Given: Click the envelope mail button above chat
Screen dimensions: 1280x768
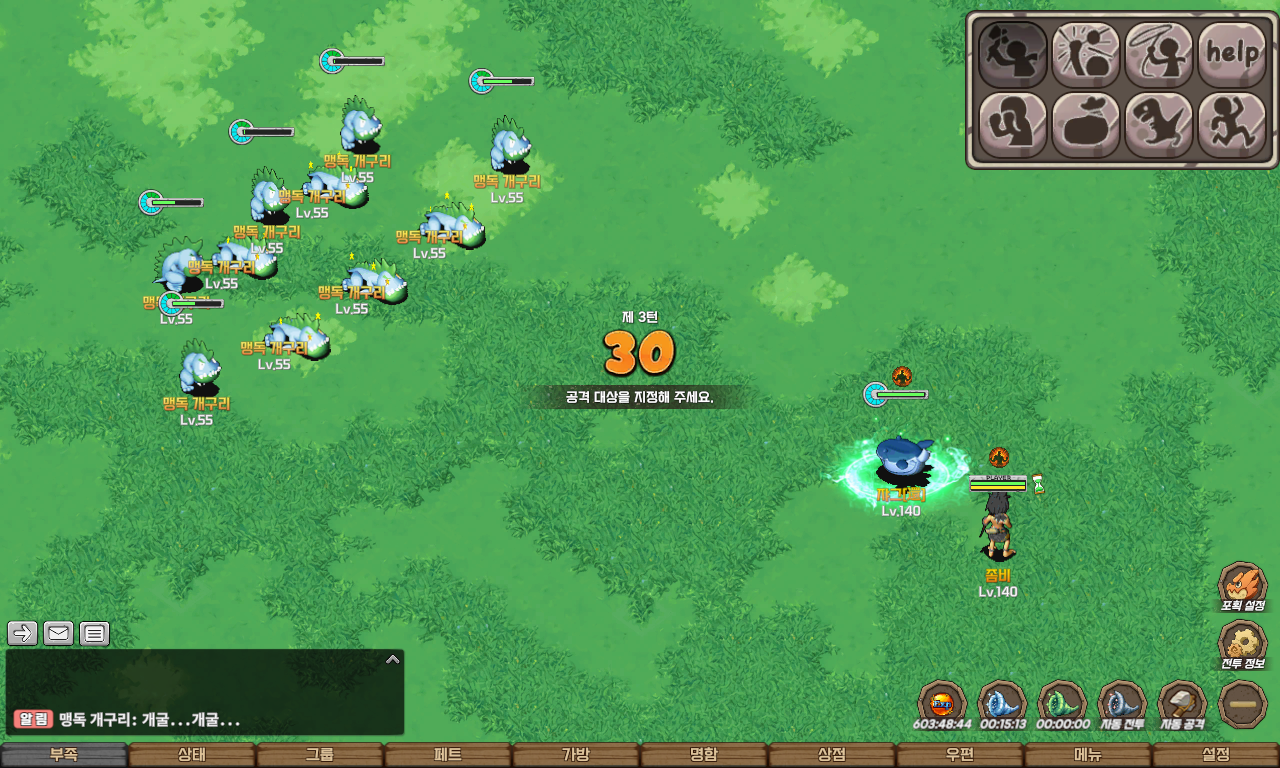Looking at the screenshot, I should 58,633.
